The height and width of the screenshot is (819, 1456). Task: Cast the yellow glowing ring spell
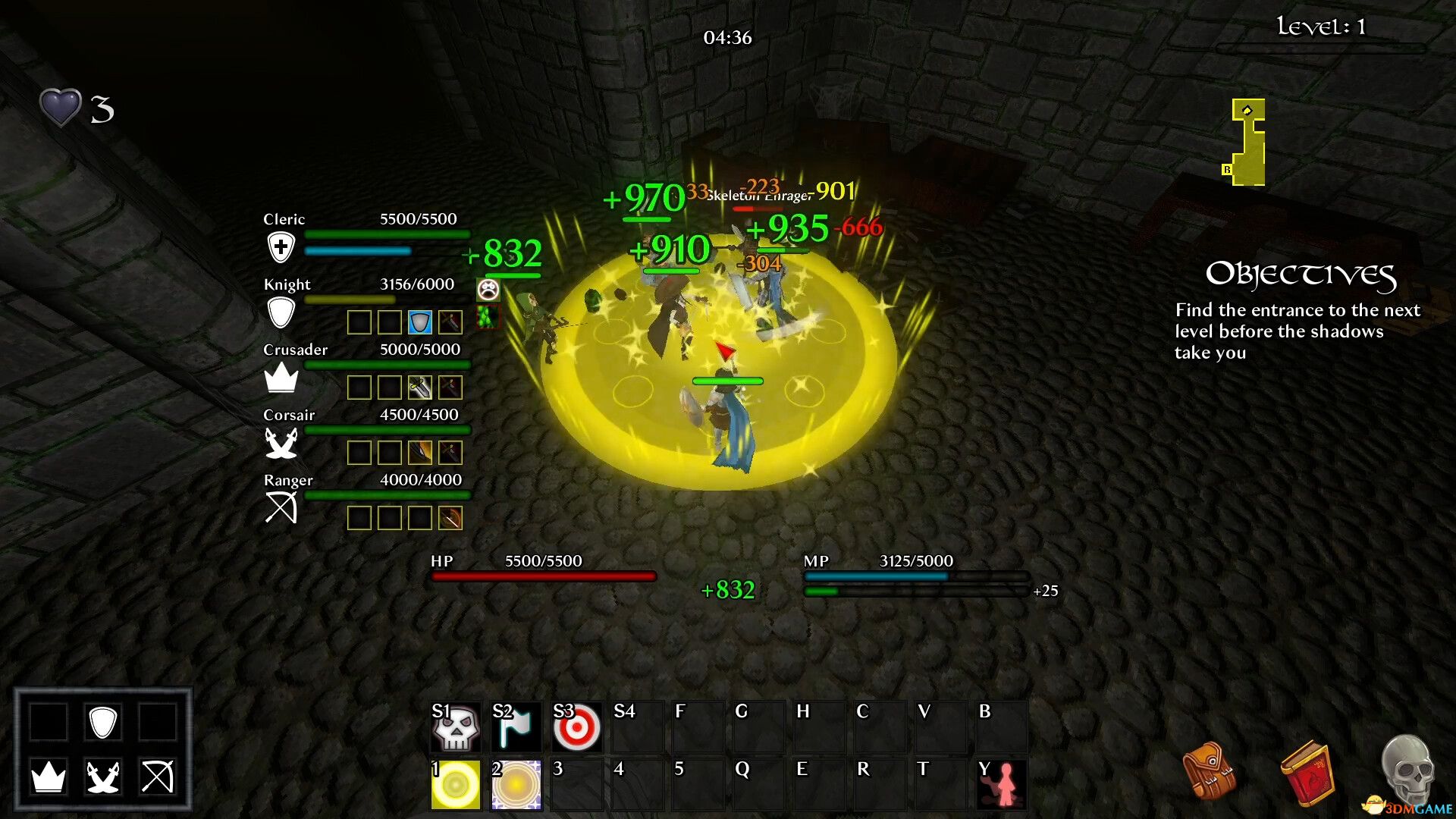click(455, 785)
